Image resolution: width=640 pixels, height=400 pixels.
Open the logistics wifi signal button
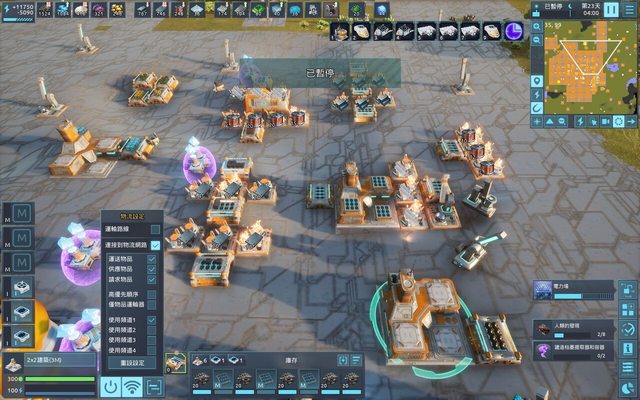pyautogui.click(x=133, y=386)
